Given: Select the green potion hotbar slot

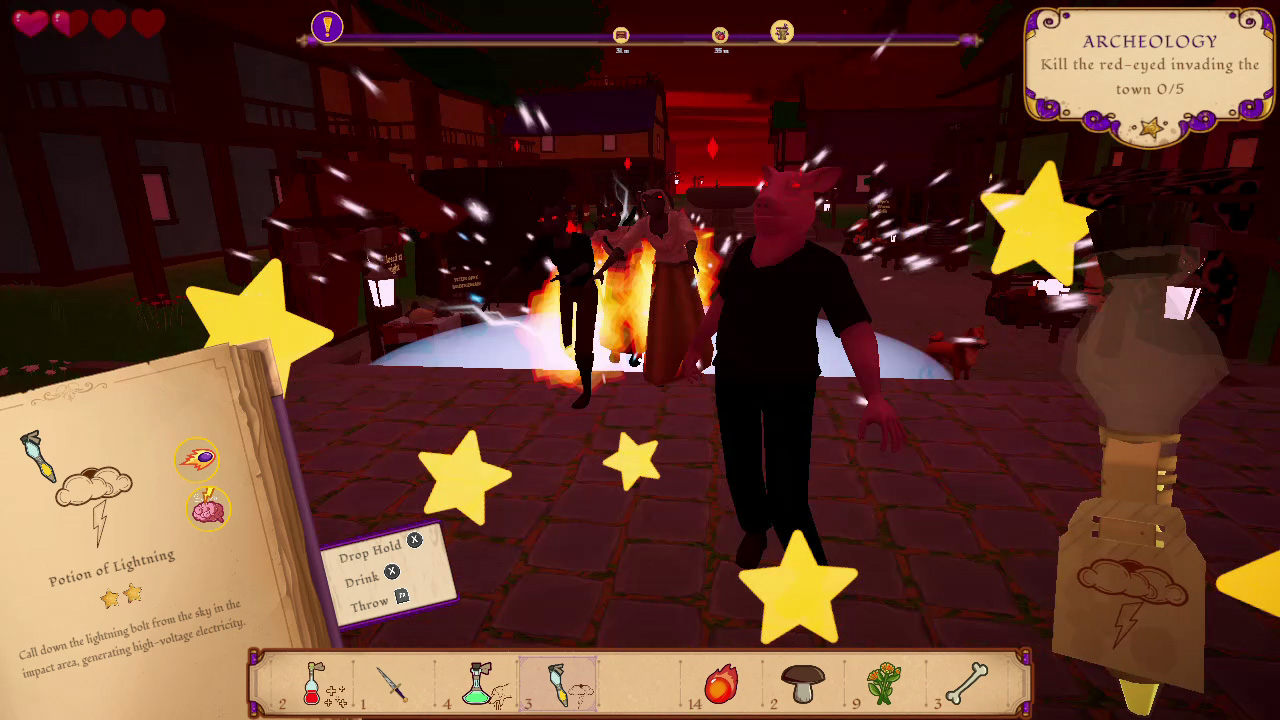Looking at the screenshot, I should point(478,685).
